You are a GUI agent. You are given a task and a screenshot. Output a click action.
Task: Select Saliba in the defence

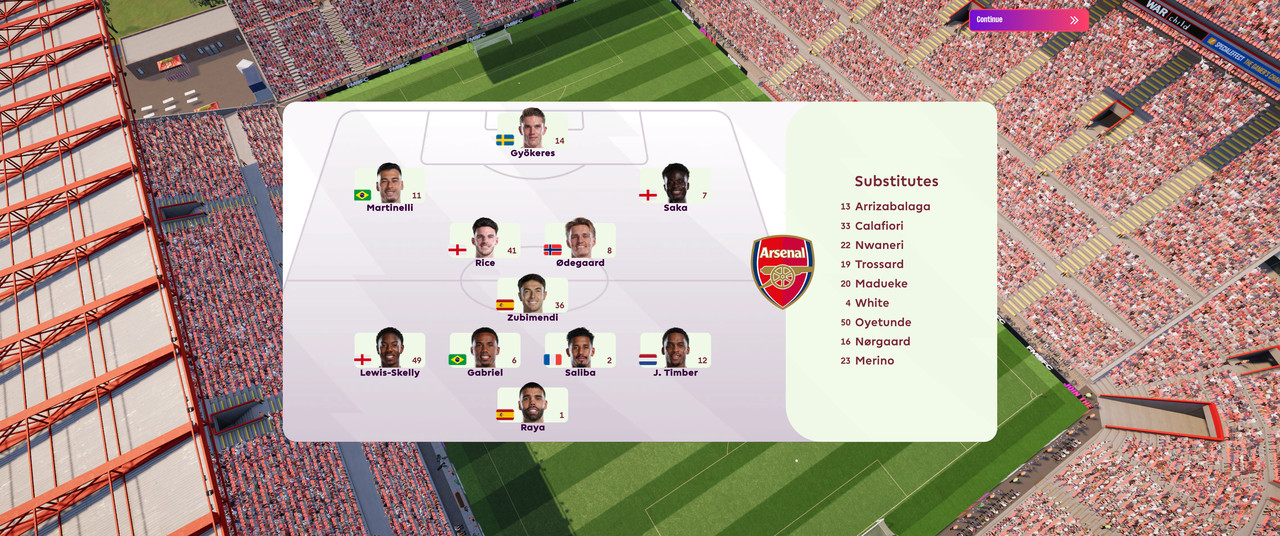[580, 353]
